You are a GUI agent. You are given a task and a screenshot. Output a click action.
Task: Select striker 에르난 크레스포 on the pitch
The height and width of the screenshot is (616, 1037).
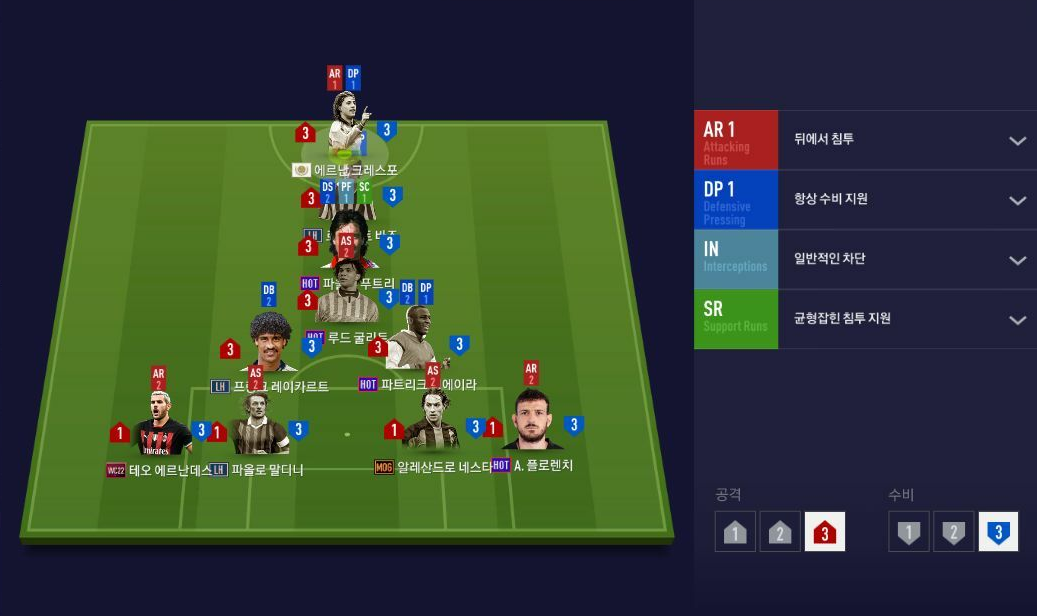[x=346, y=125]
